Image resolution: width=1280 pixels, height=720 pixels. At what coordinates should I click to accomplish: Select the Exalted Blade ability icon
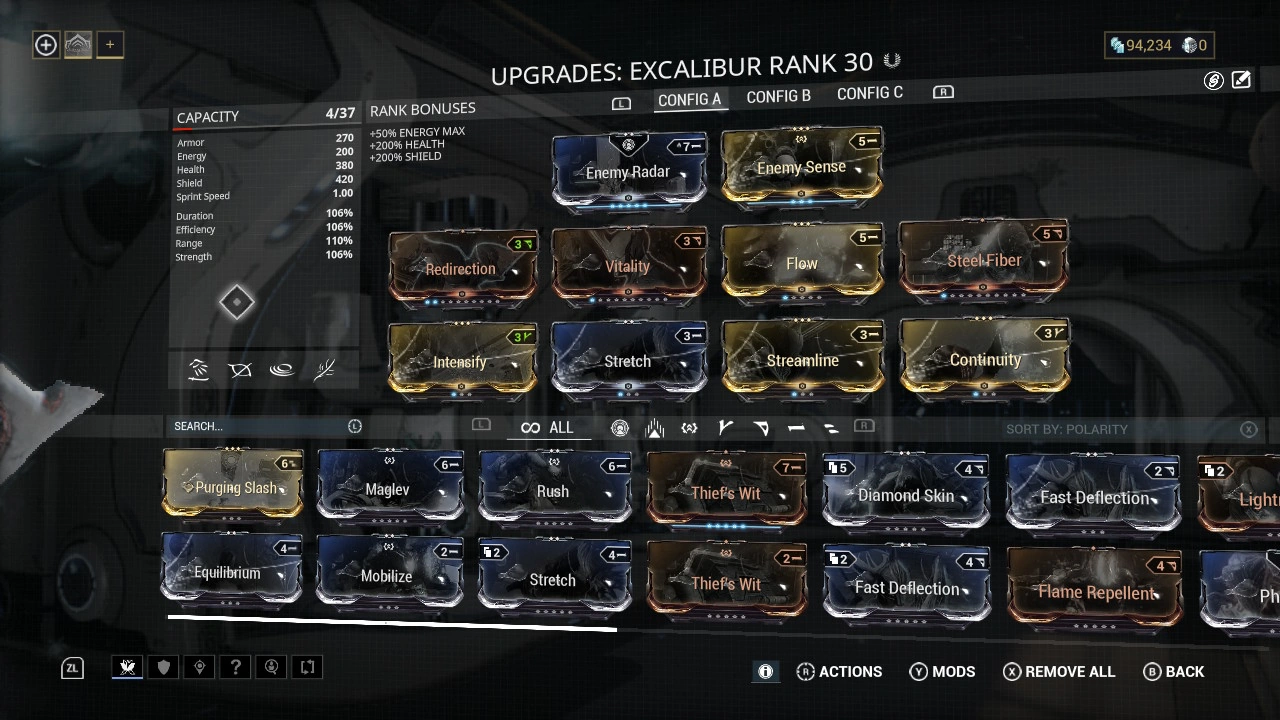coord(324,370)
